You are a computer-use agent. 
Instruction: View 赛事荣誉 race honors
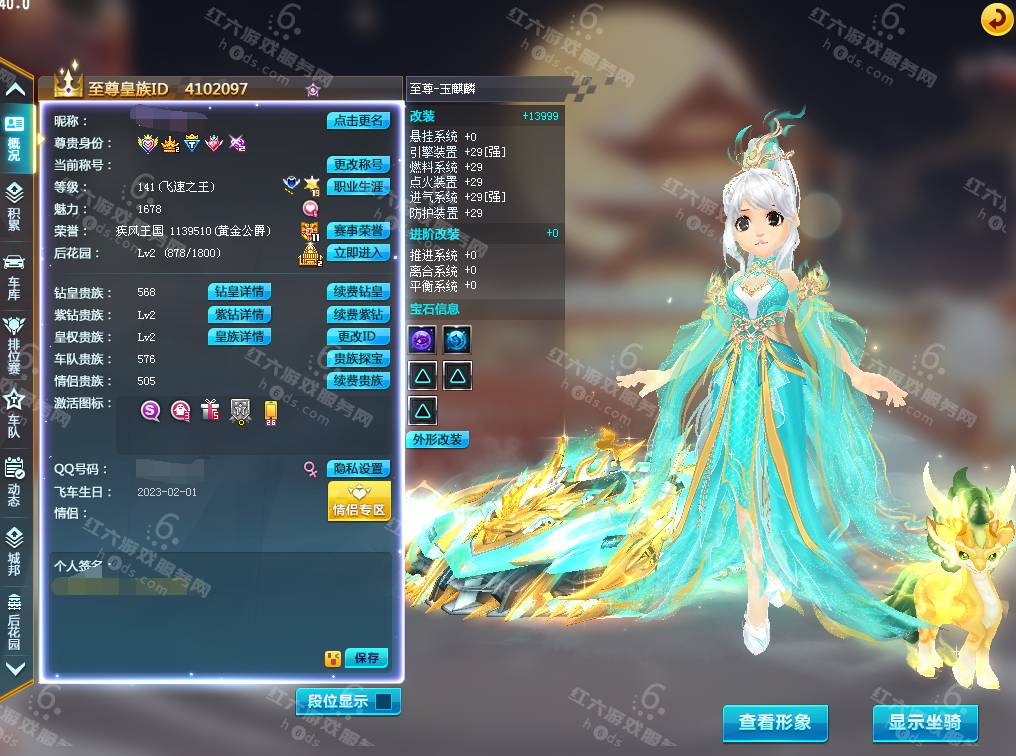click(x=358, y=231)
